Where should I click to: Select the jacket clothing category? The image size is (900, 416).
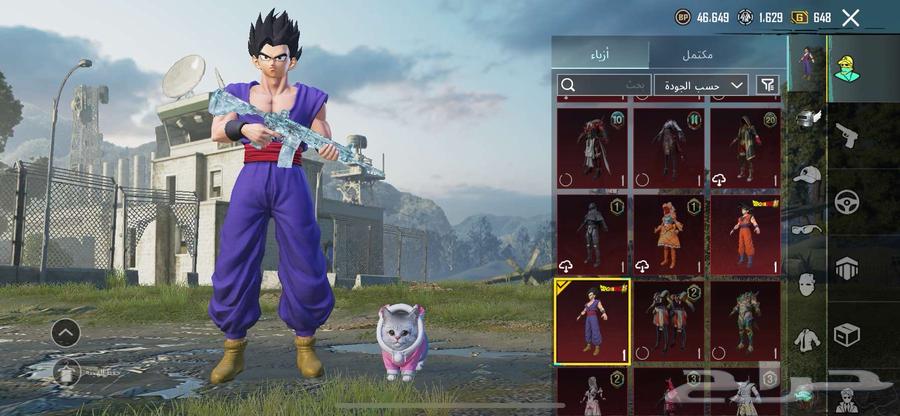point(807,339)
